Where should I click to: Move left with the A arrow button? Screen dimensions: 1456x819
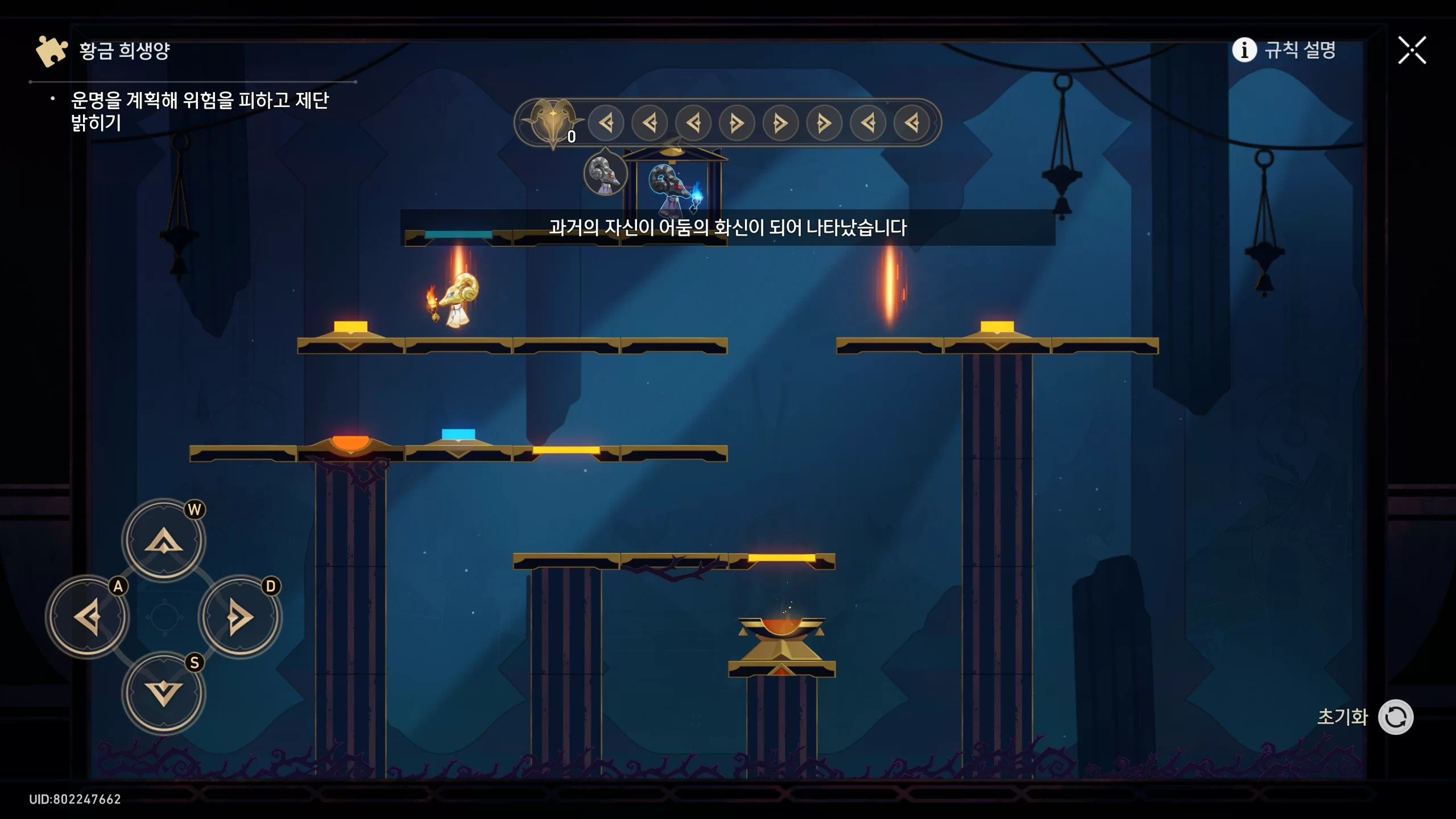pos(88,617)
